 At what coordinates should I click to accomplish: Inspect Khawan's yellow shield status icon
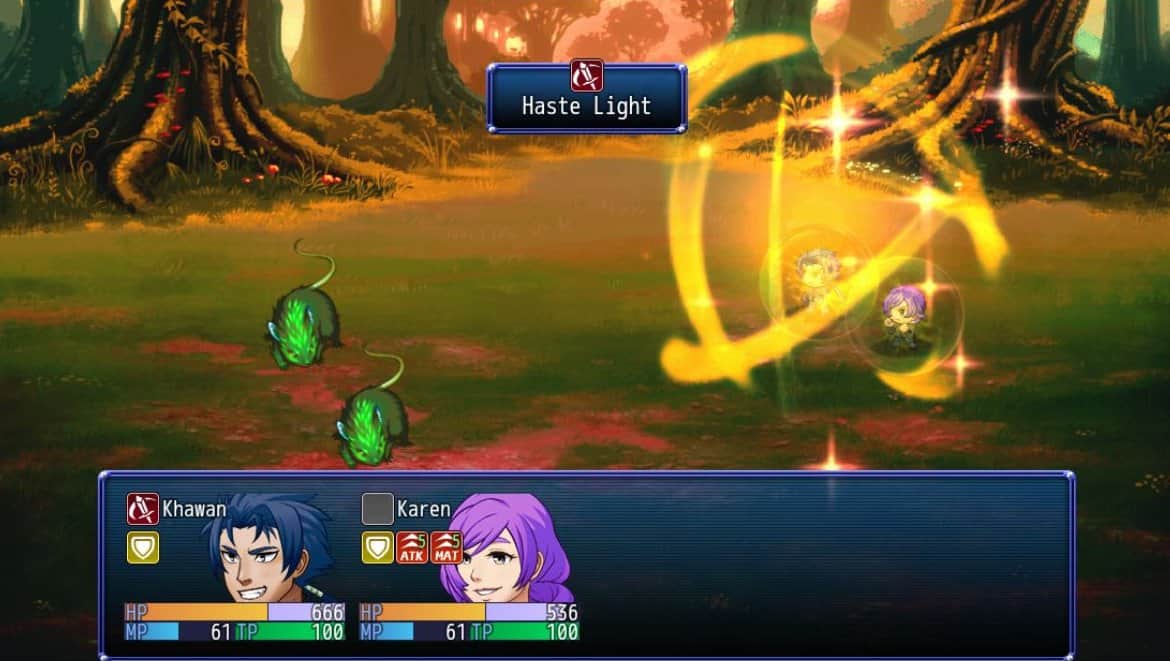[143, 547]
